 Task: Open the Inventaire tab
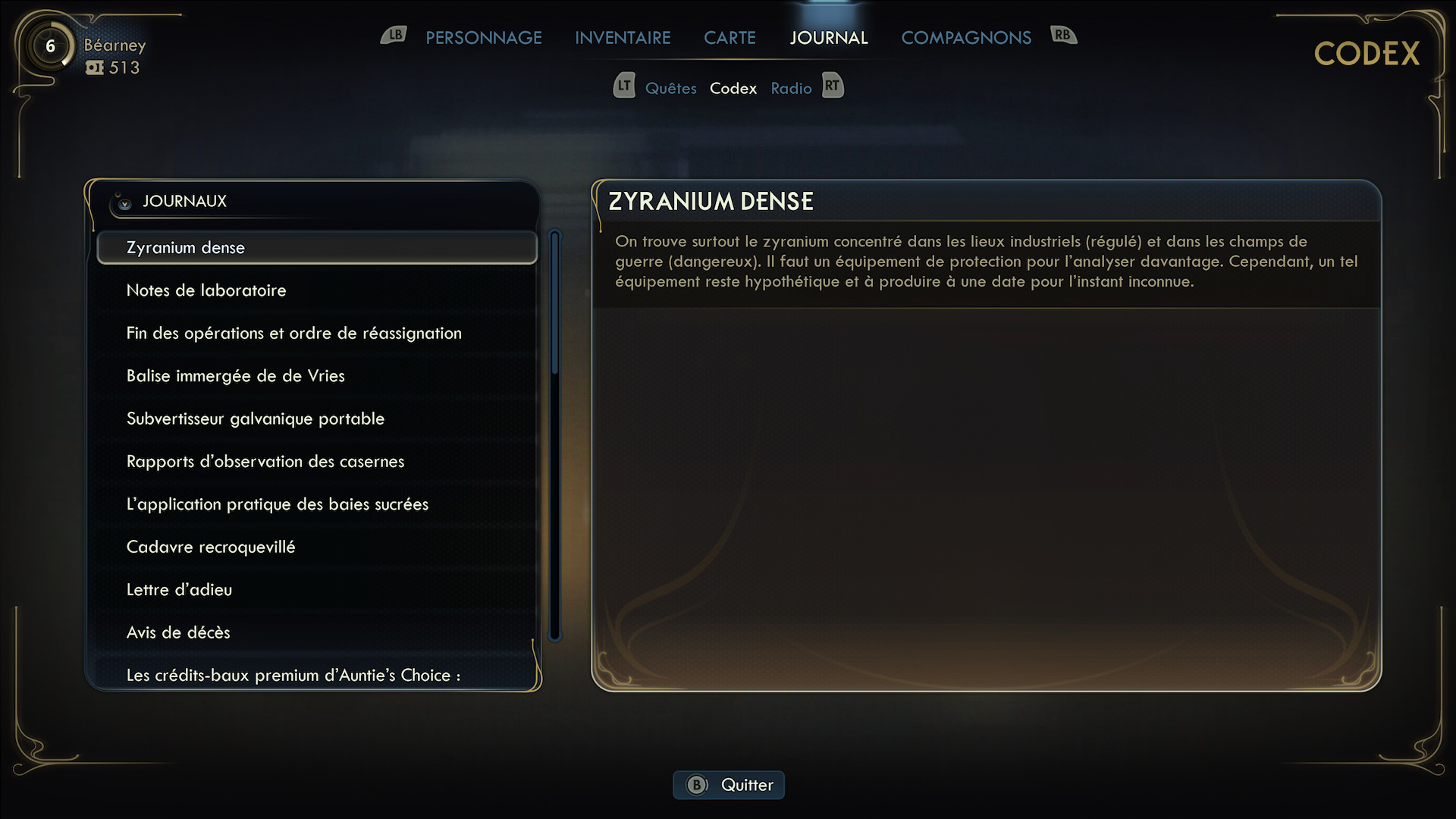[623, 38]
